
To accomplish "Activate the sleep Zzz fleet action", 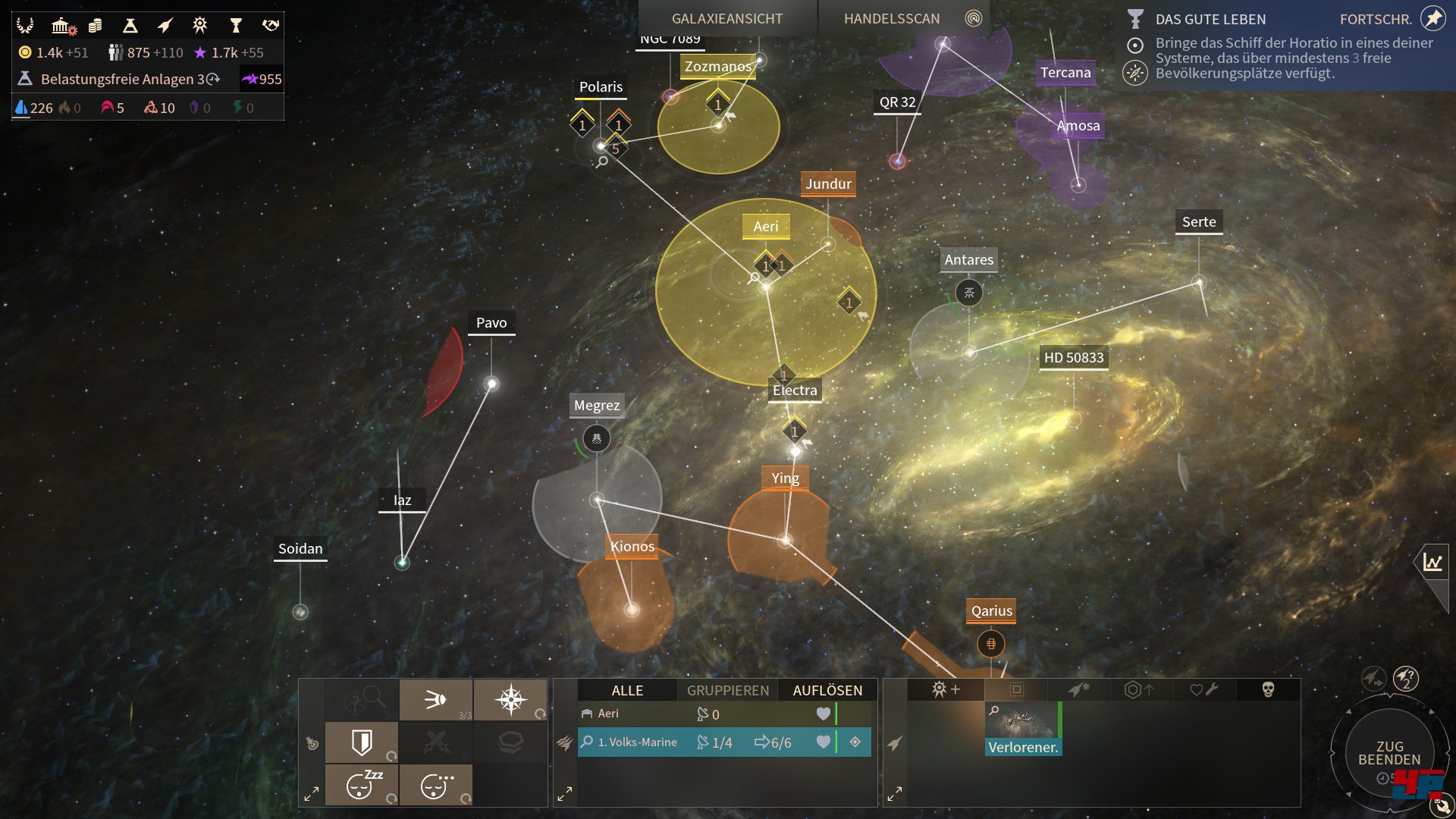I will (362, 785).
